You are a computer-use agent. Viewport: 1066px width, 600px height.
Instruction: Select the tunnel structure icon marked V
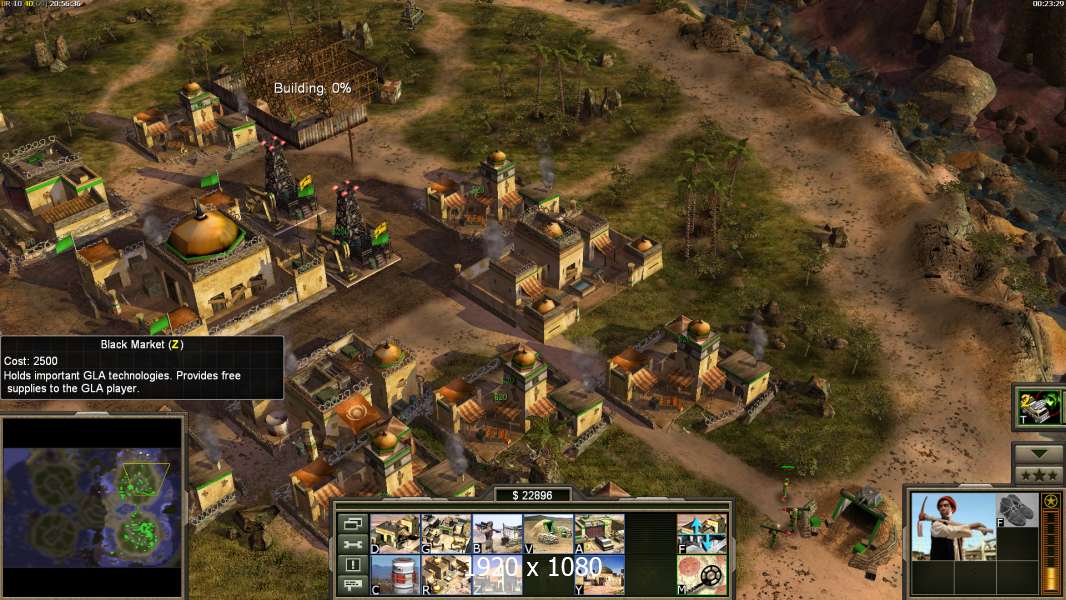pos(548,534)
